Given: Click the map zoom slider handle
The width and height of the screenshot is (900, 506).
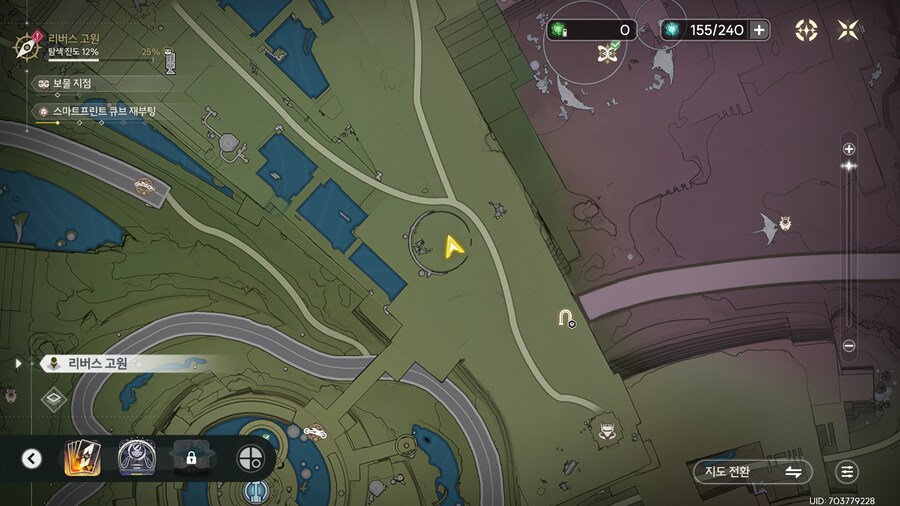Looking at the screenshot, I should pyautogui.click(x=849, y=165).
